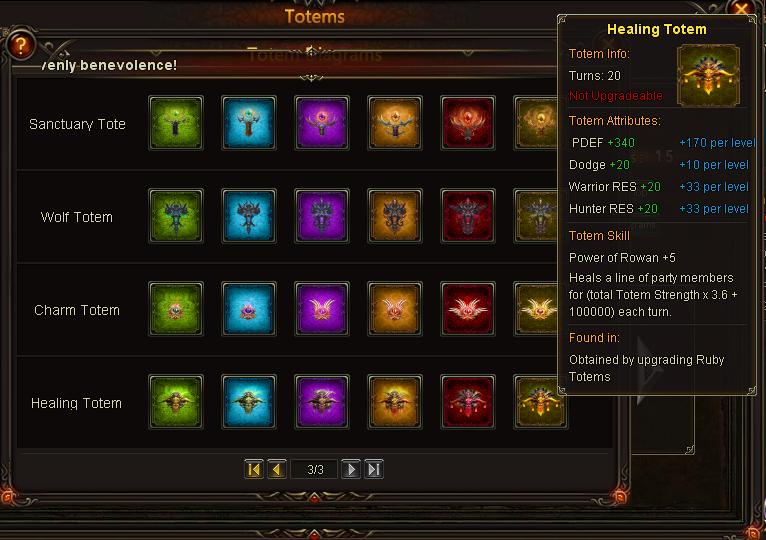Screen dimensions: 766x540
Task: Go to the next totem page
Action: (351, 469)
